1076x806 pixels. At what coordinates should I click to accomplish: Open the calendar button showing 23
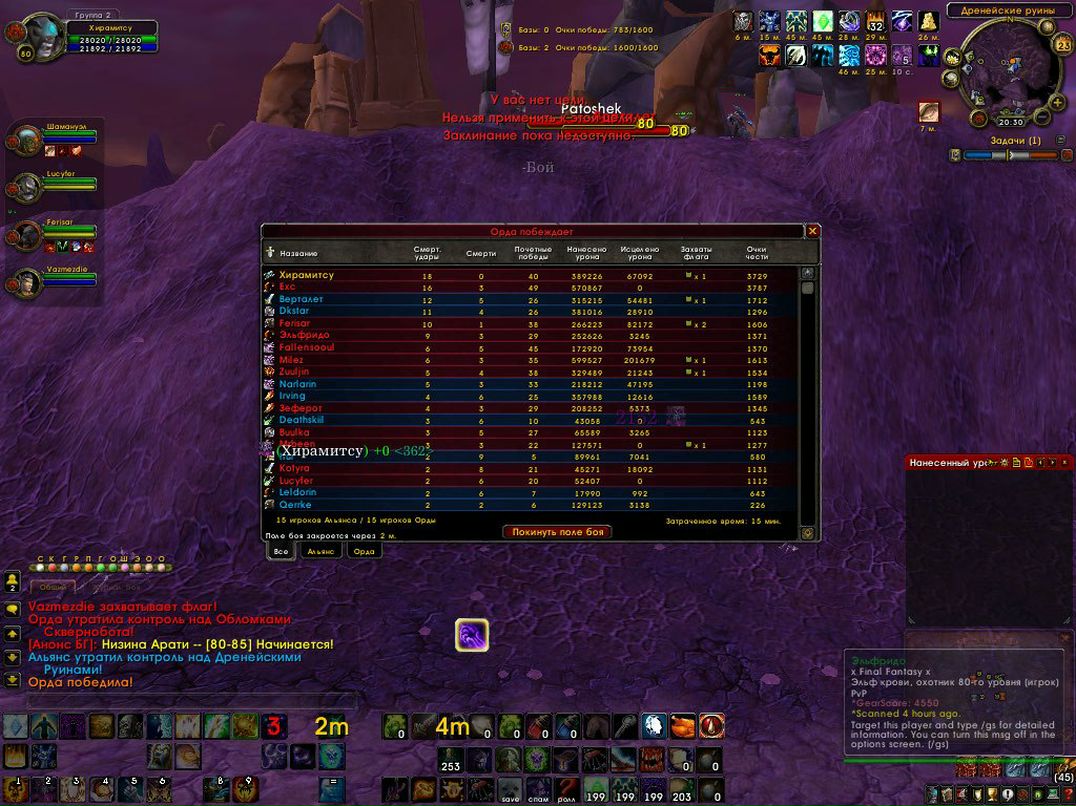coord(1062,45)
